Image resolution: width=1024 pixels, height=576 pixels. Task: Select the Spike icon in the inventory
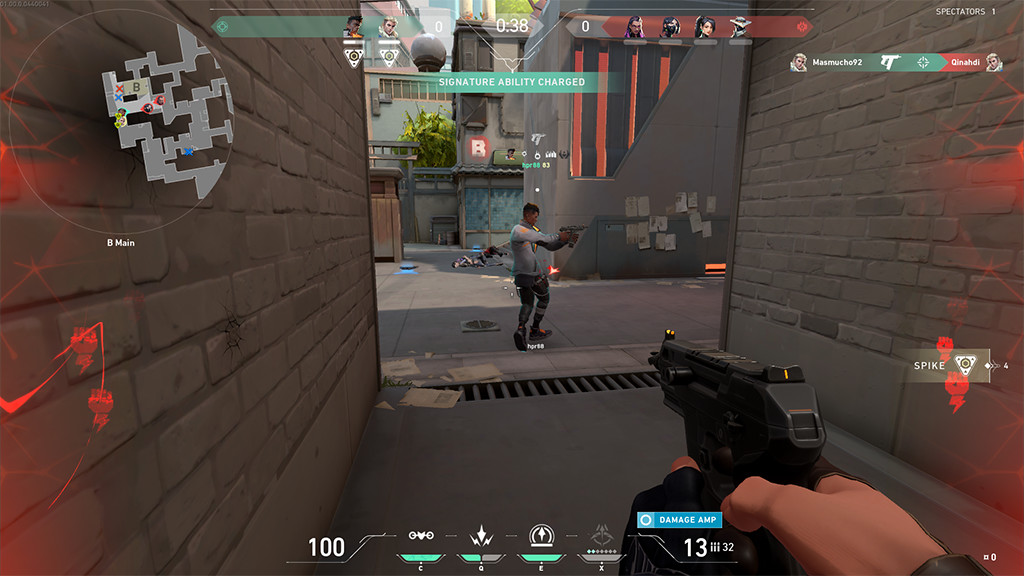coord(964,365)
